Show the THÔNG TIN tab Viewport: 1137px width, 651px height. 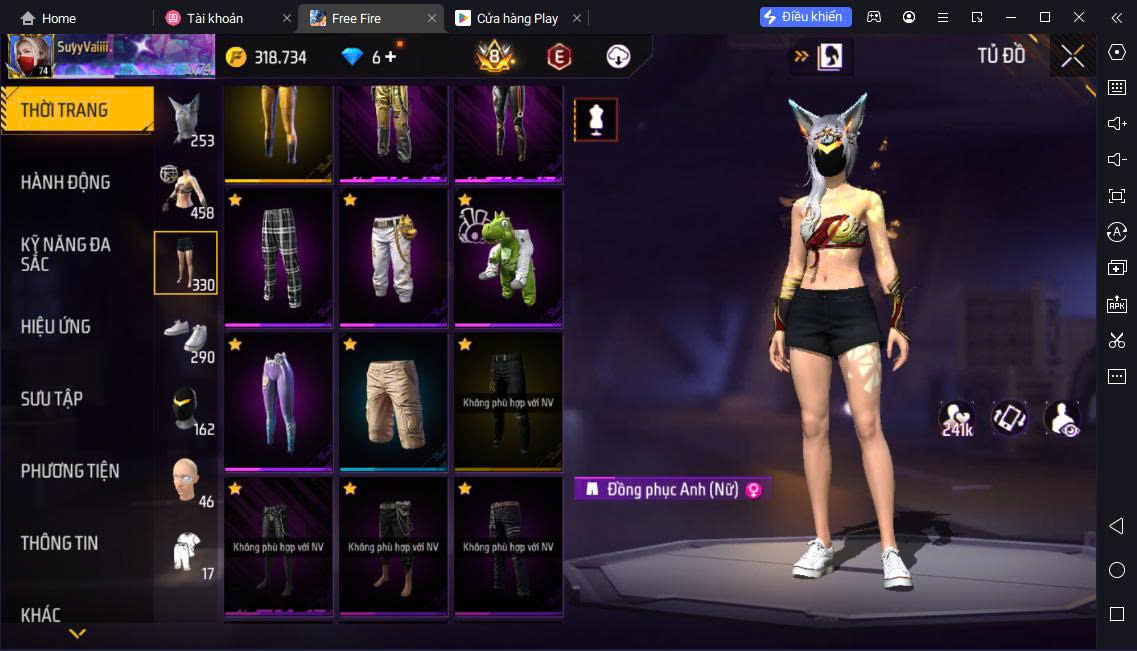(60, 543)
